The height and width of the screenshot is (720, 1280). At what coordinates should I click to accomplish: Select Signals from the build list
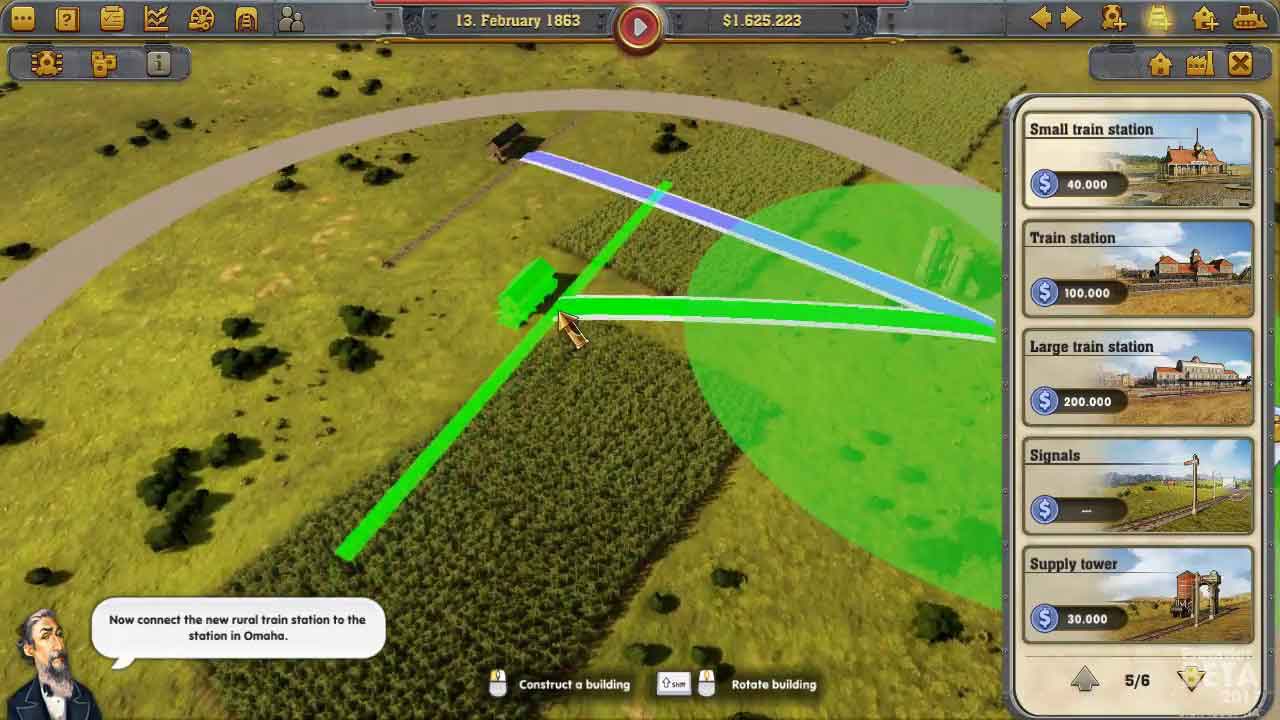tap(1138, 487)
